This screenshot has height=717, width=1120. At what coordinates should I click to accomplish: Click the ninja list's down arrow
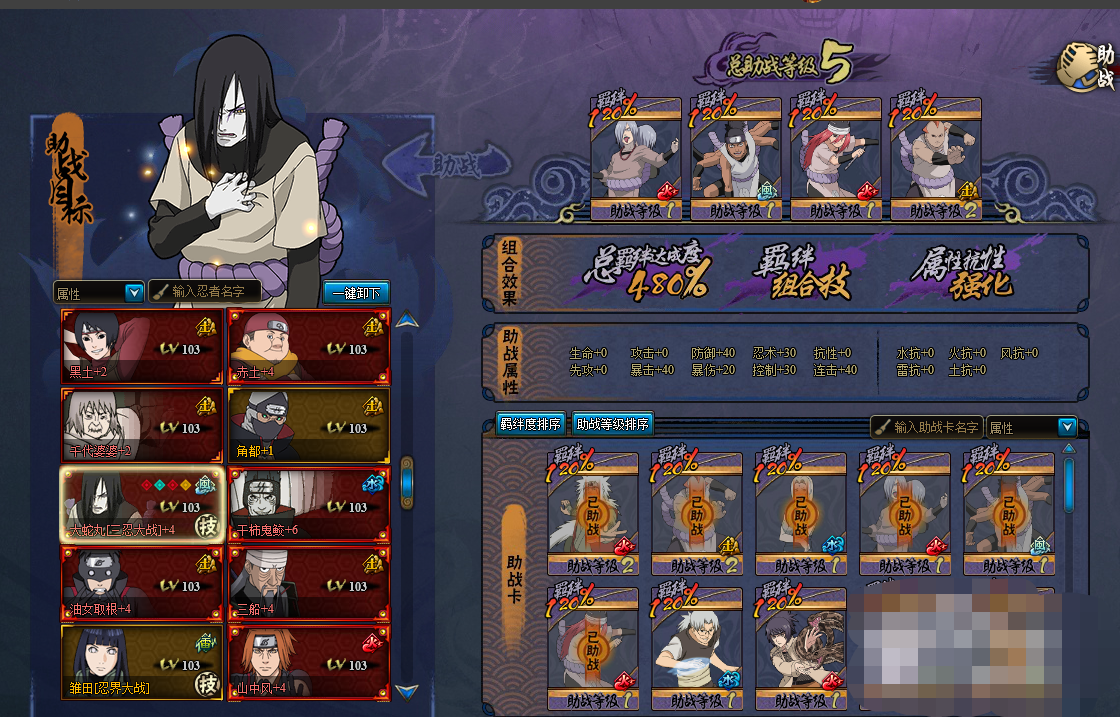(406, 690)
